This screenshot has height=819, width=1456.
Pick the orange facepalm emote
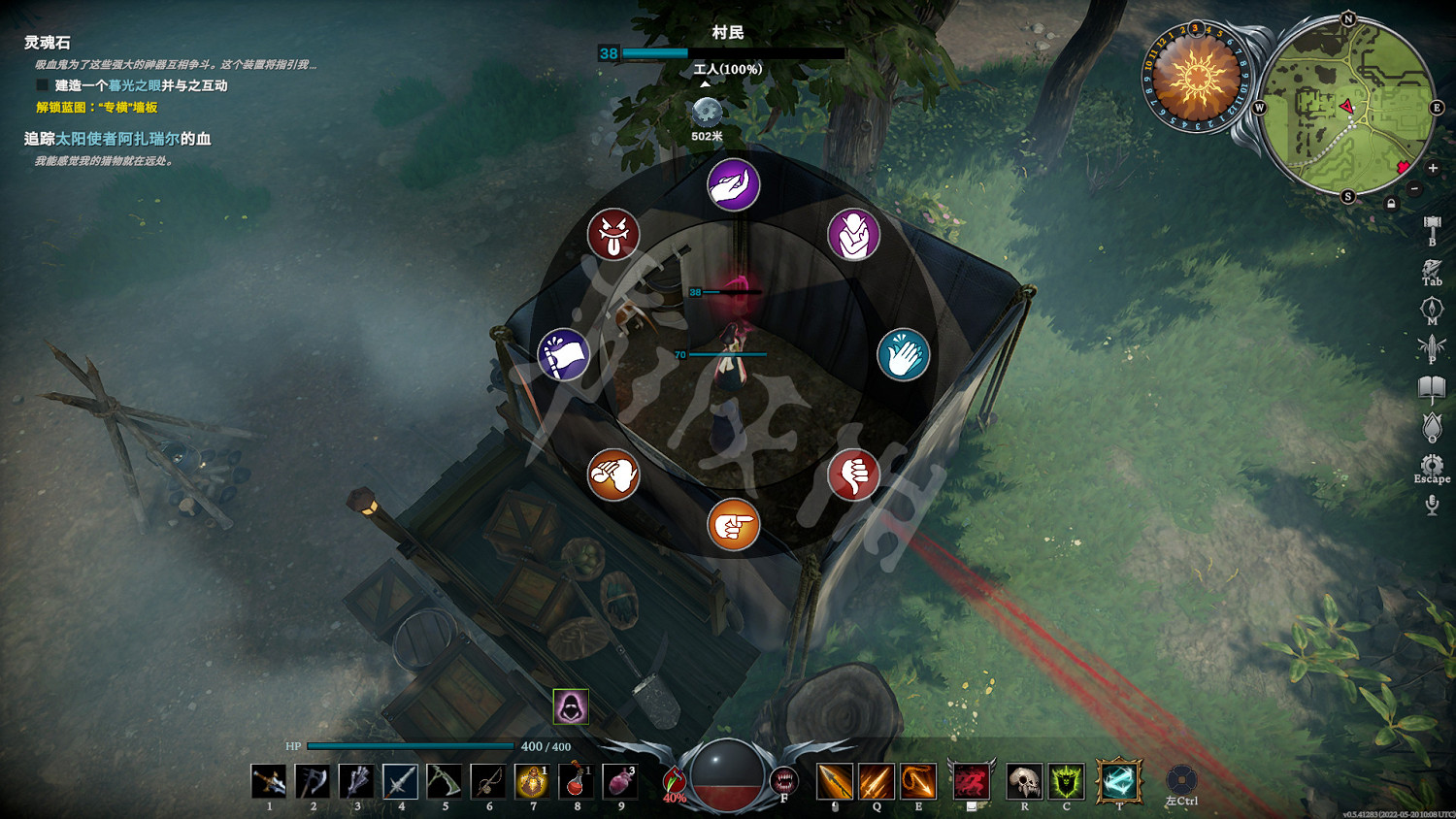pos(612,475)
